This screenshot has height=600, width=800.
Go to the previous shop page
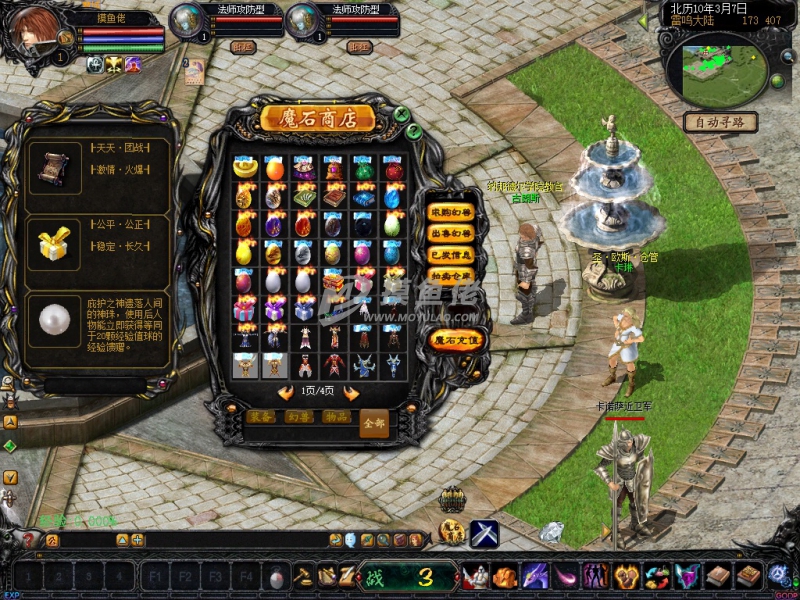point(285,392)
